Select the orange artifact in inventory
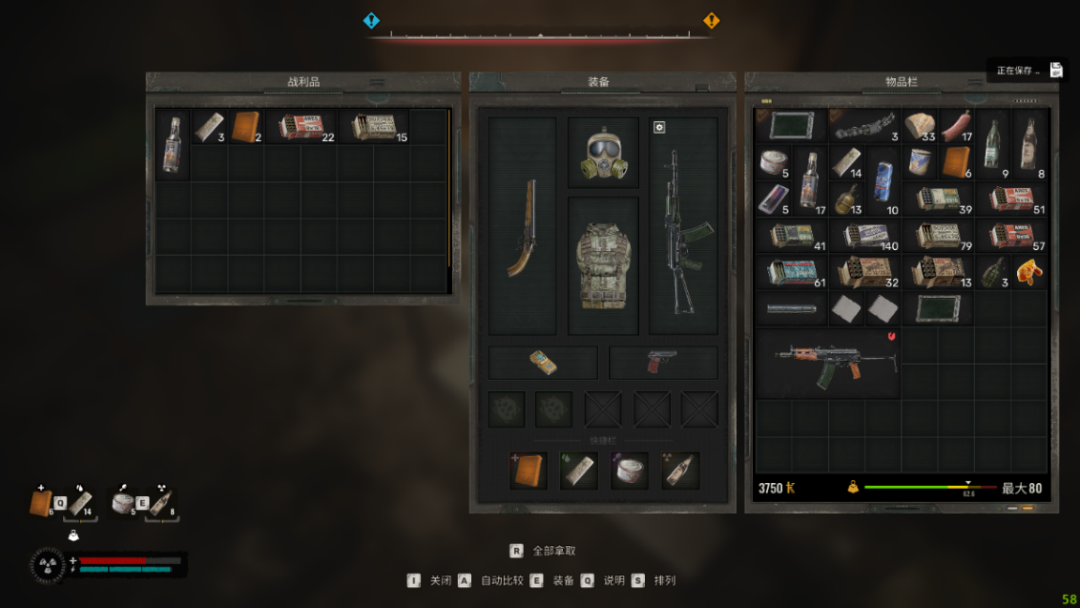1080x608 pixels. (1028, 270)
